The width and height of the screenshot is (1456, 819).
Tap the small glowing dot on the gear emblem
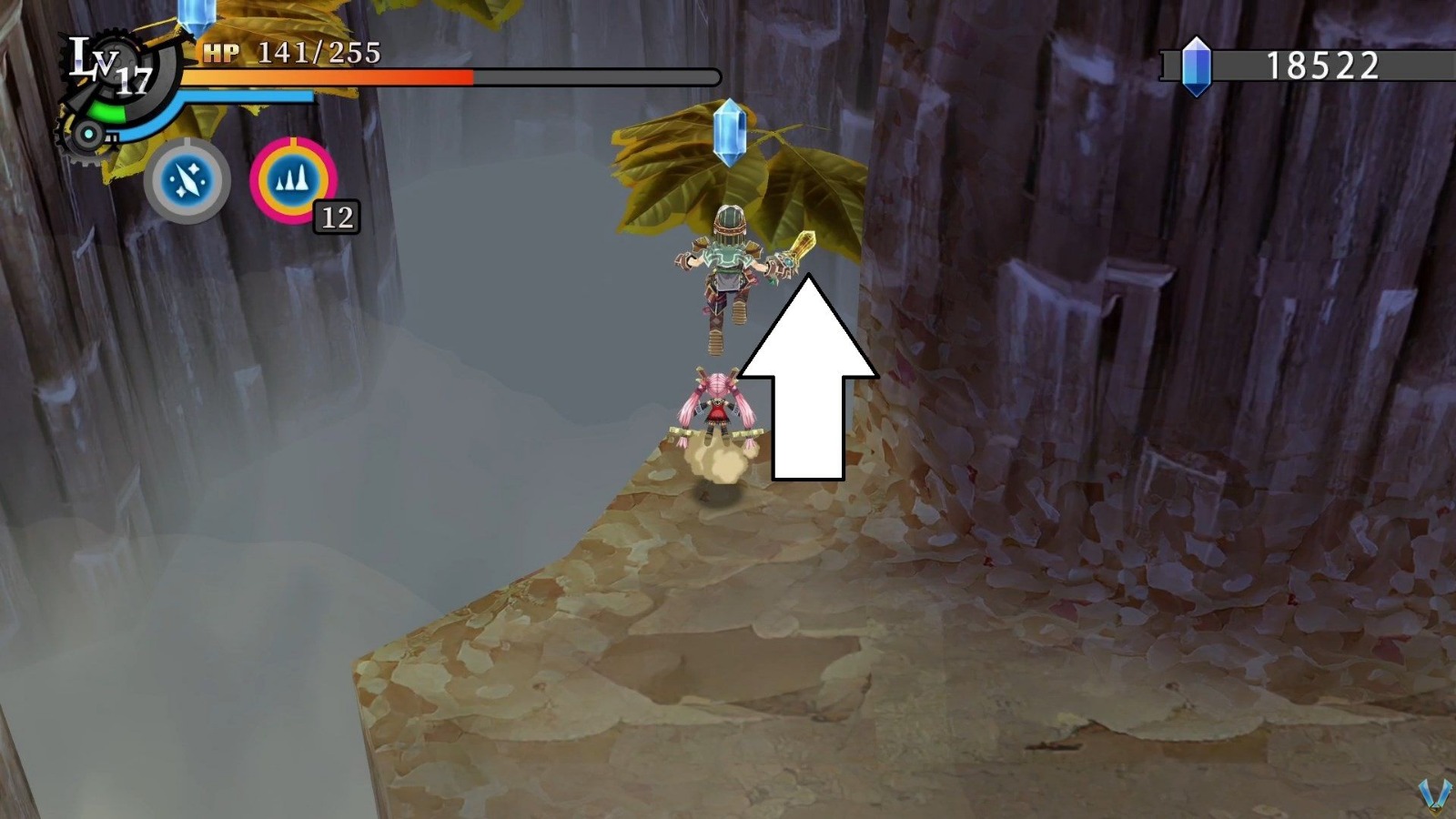coord(89,135)
